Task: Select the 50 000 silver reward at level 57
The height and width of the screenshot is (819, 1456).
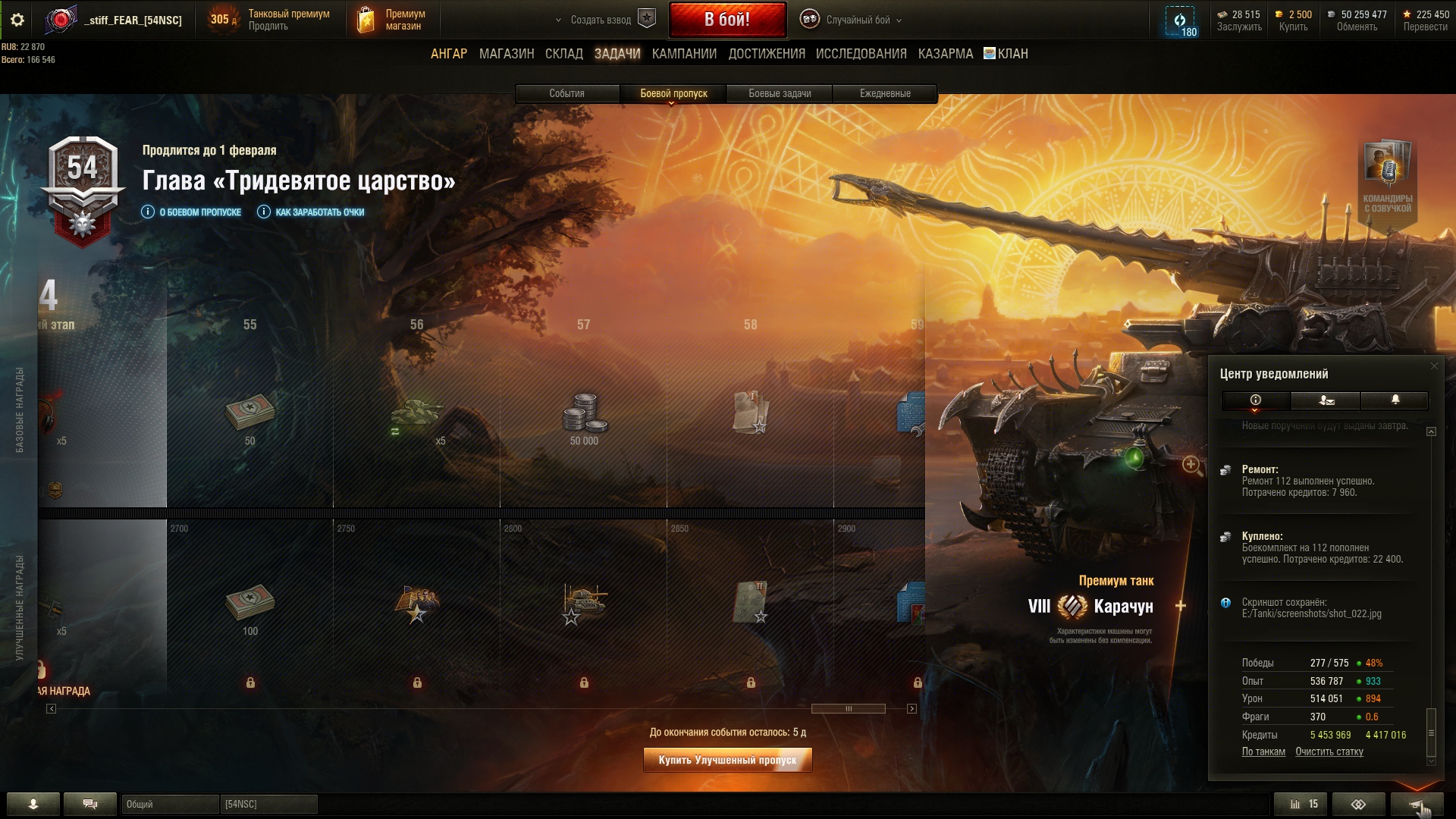Action: click(x=584, y=416)
